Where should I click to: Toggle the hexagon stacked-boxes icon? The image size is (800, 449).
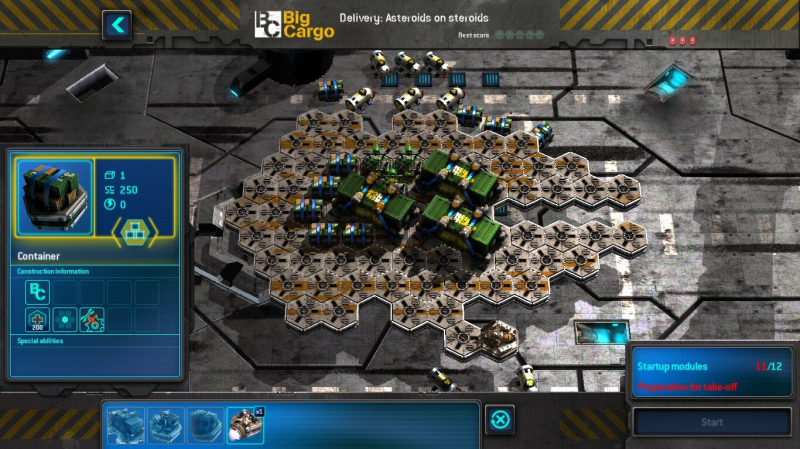pyautogui.click(x=133, y=232)
